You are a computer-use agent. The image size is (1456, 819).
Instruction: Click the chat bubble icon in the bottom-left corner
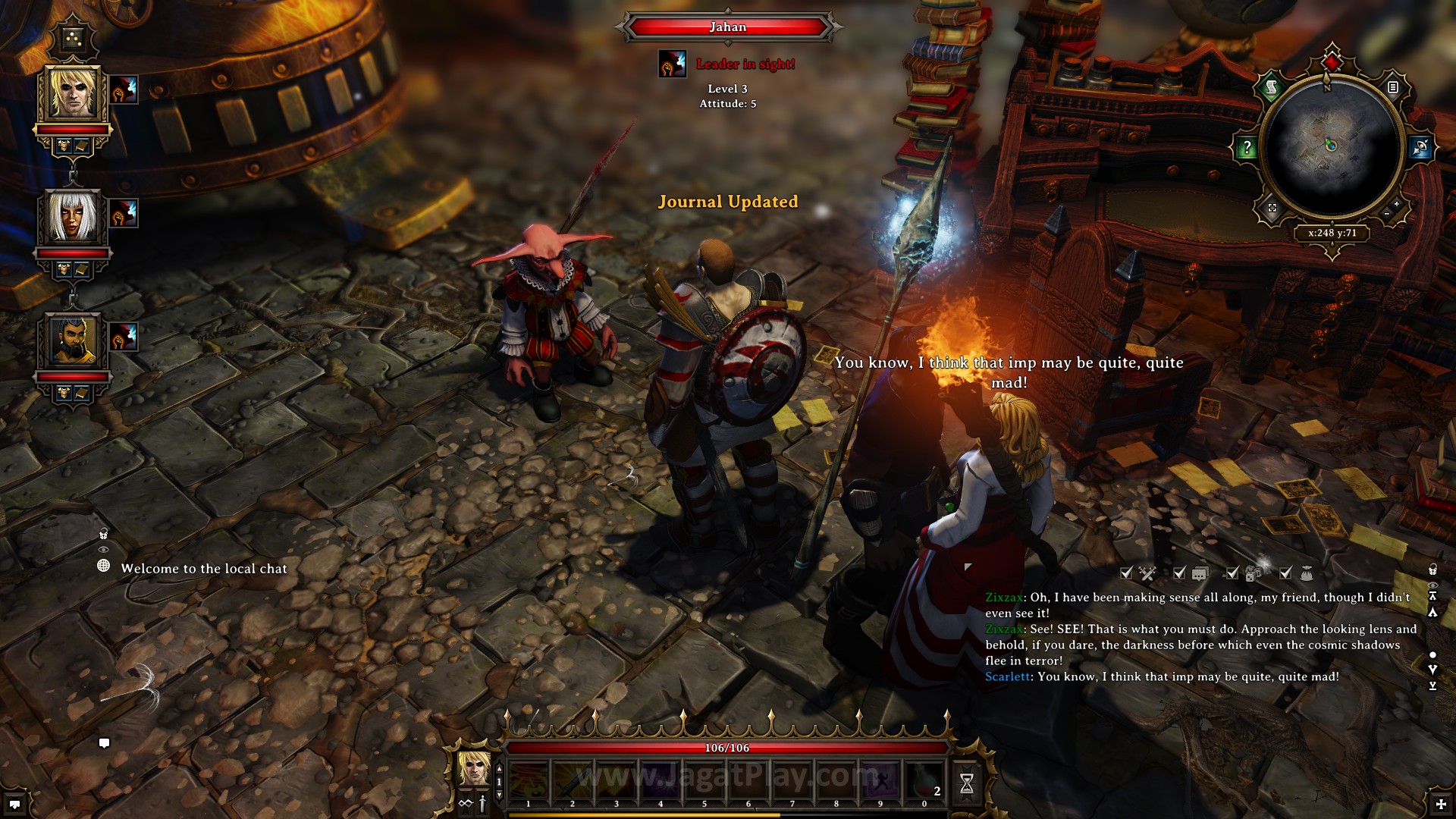pos(105,744)
